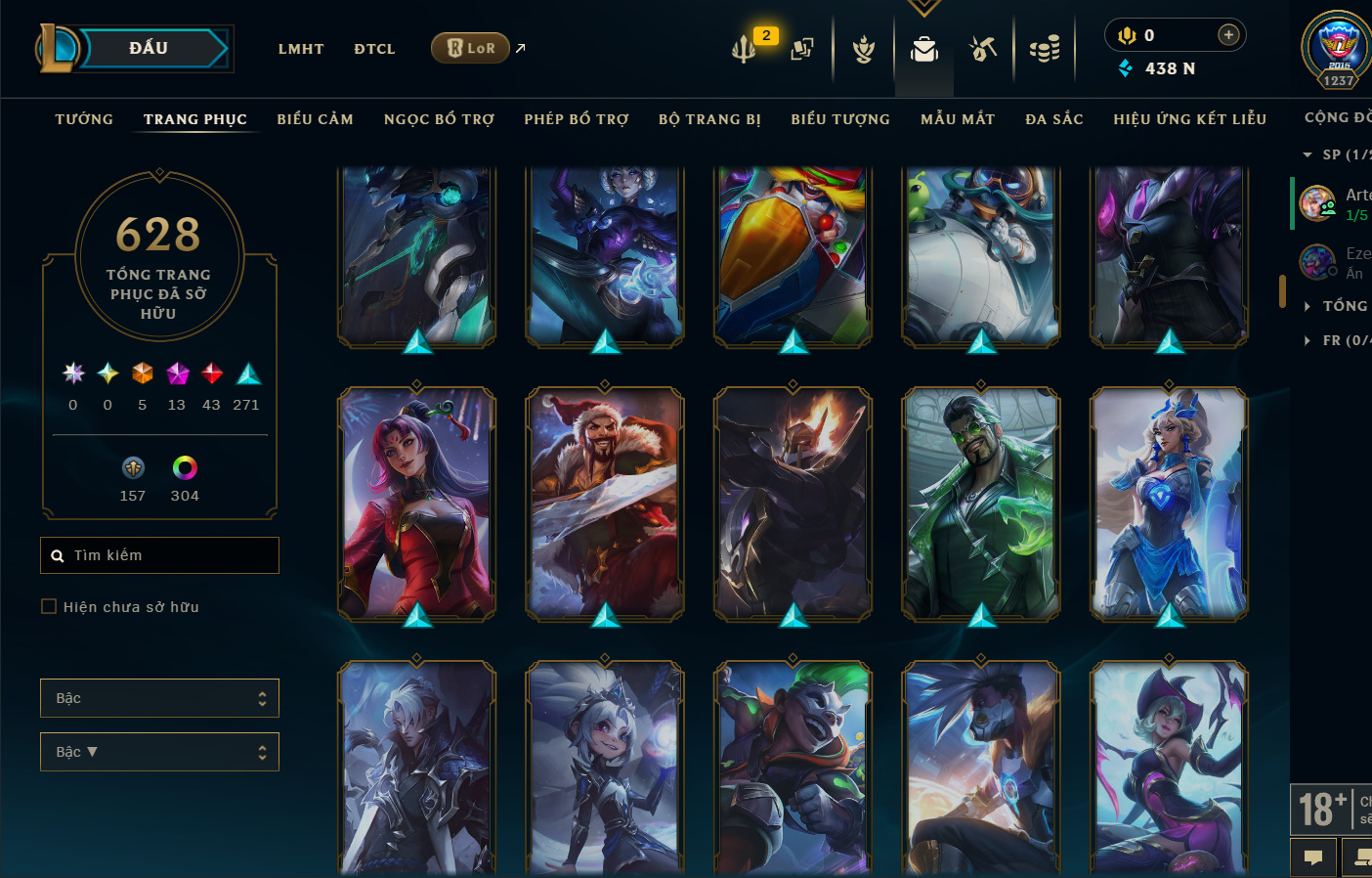Click the ĐẤU play button

[x=149, y=48]
